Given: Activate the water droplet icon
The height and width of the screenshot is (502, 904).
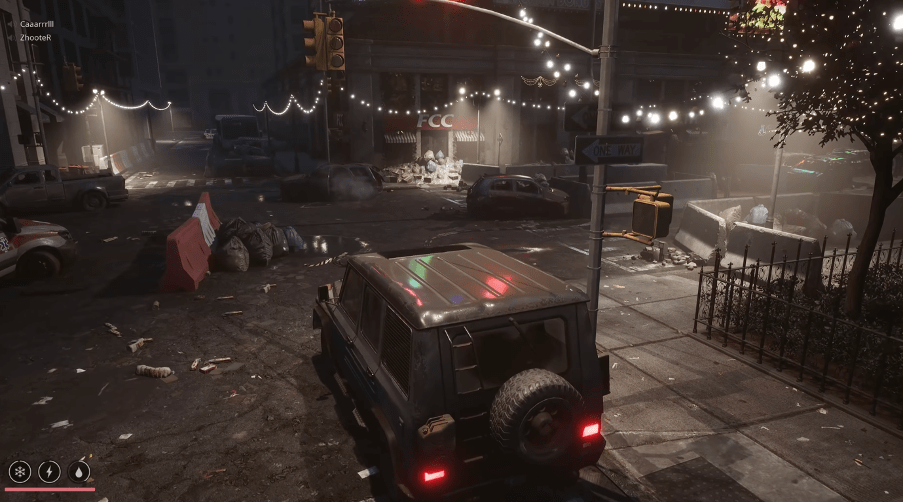Looking at the screenshot, I should [79, 471].
